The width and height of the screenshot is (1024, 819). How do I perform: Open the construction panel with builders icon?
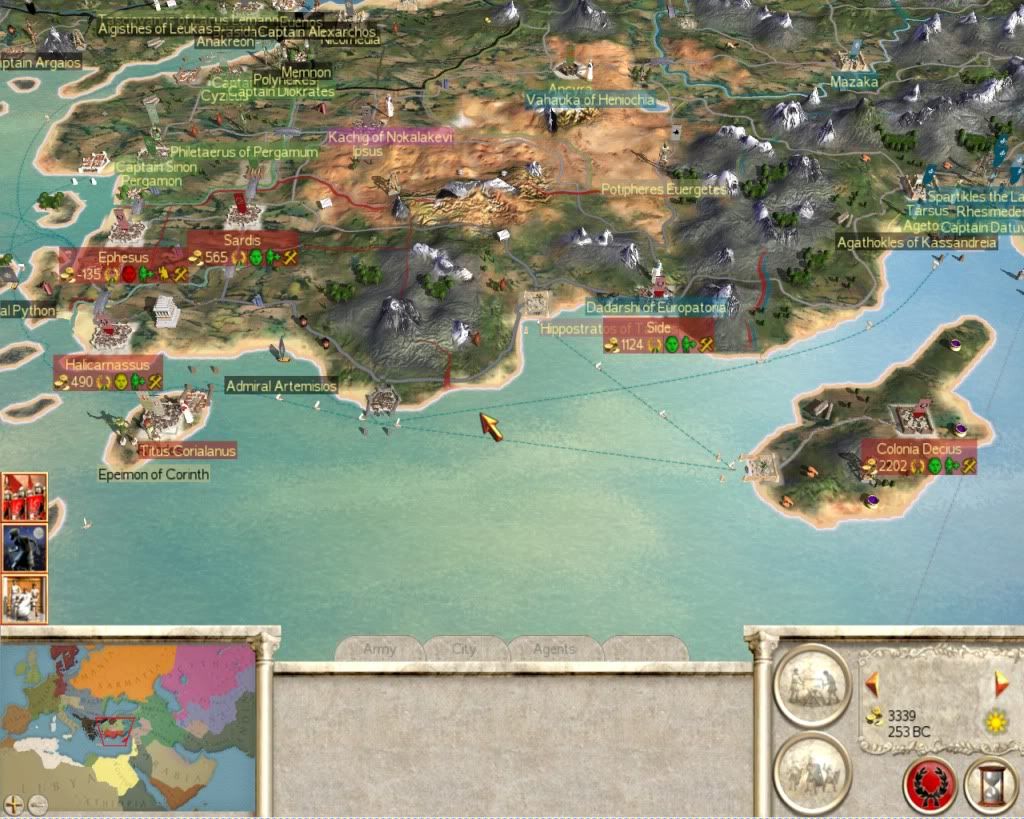click(812, 686)
